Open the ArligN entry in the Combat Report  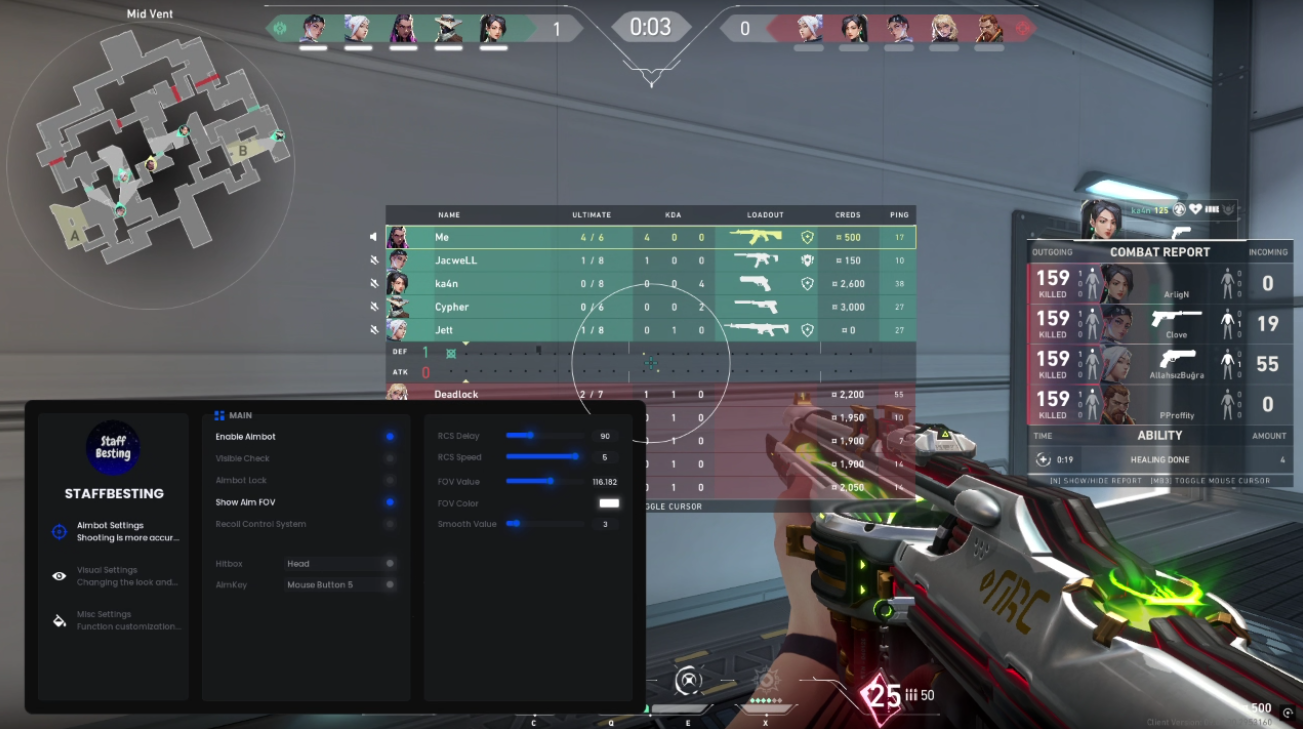pos(1160,284)
